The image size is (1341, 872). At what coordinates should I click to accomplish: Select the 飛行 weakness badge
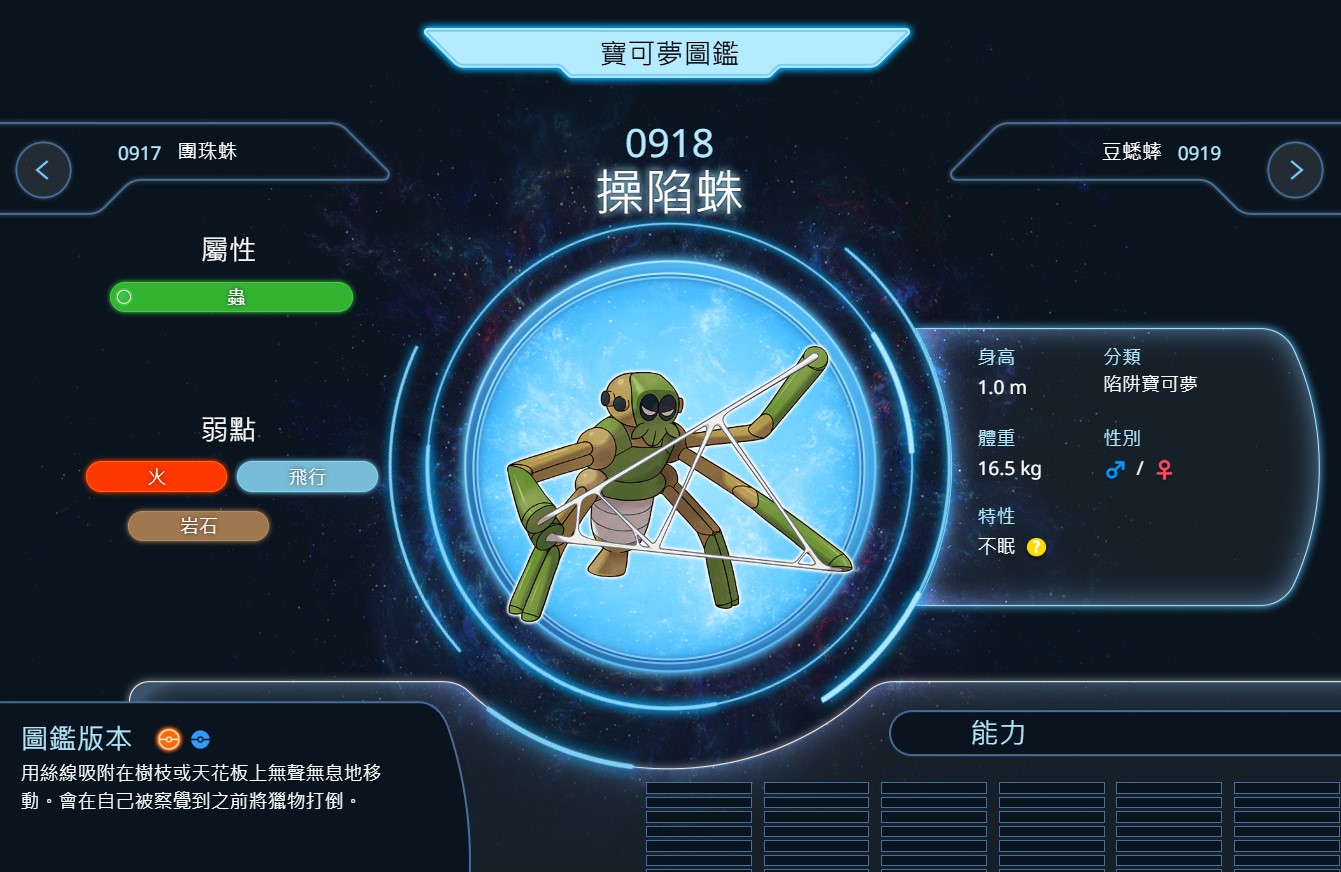[307, 477]
